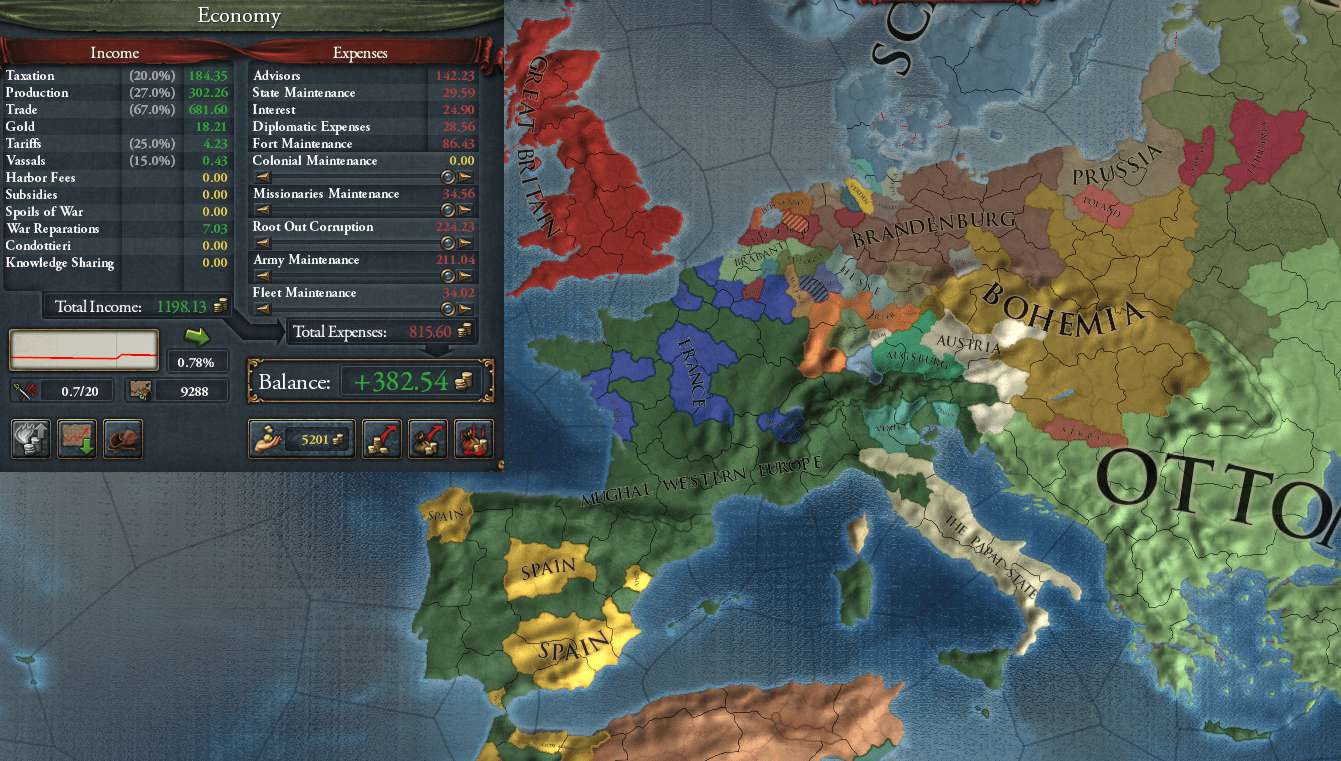Click the money bag with red arrow button
The height and width of the screenshot is (761, 1341).
click(428, 439)
